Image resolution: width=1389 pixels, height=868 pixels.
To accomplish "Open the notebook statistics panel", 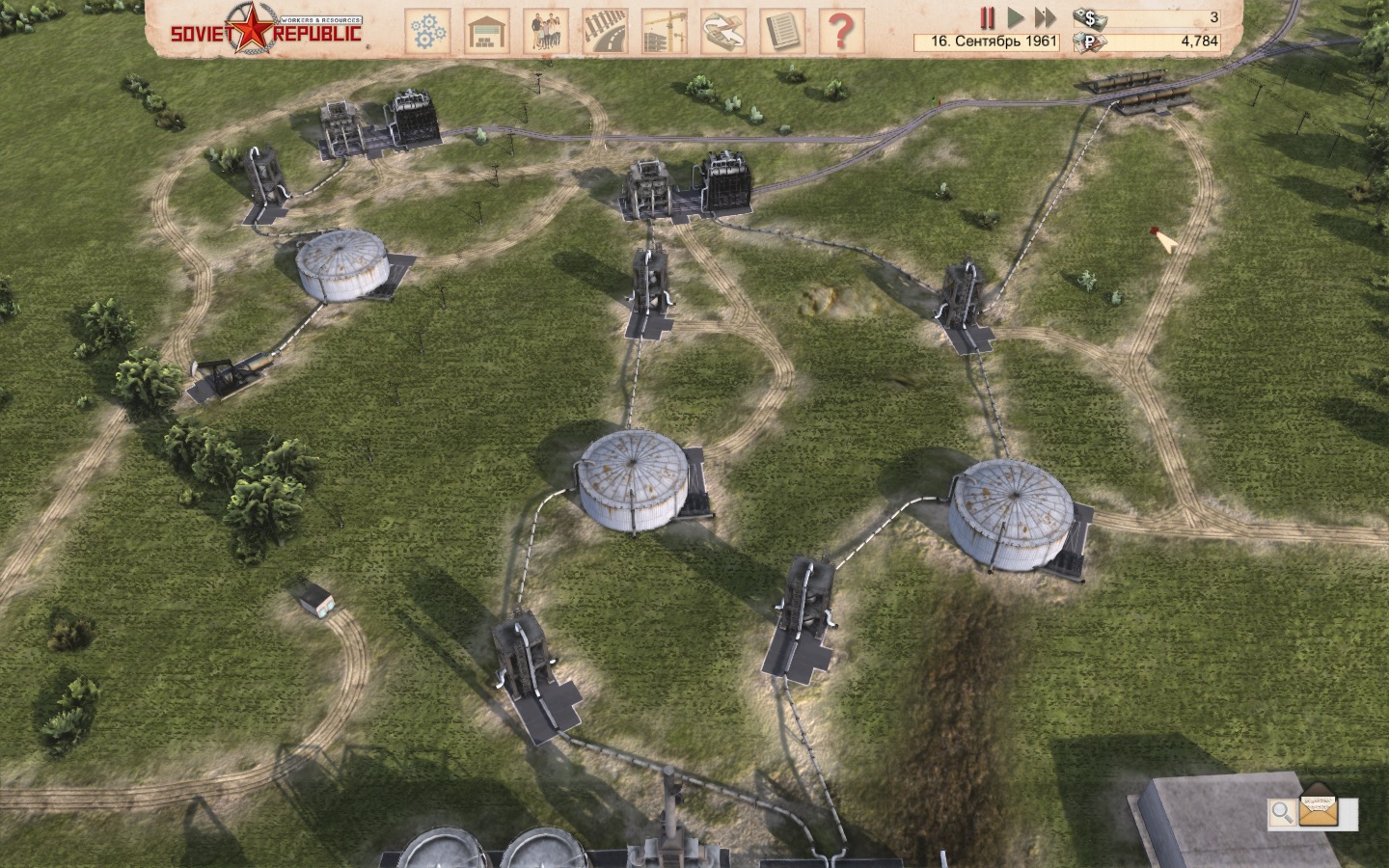I will 782,31.
